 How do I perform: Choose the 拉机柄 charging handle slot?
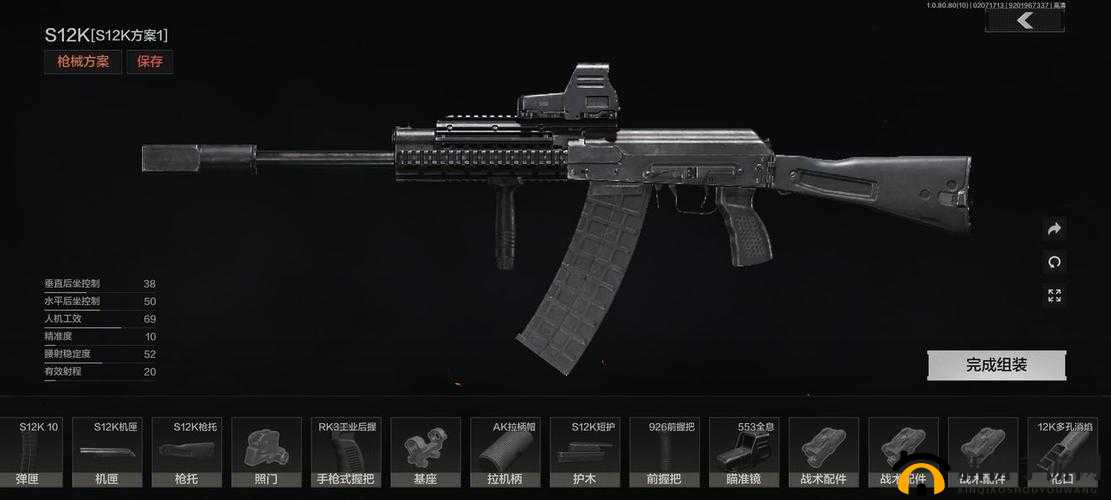506,453
